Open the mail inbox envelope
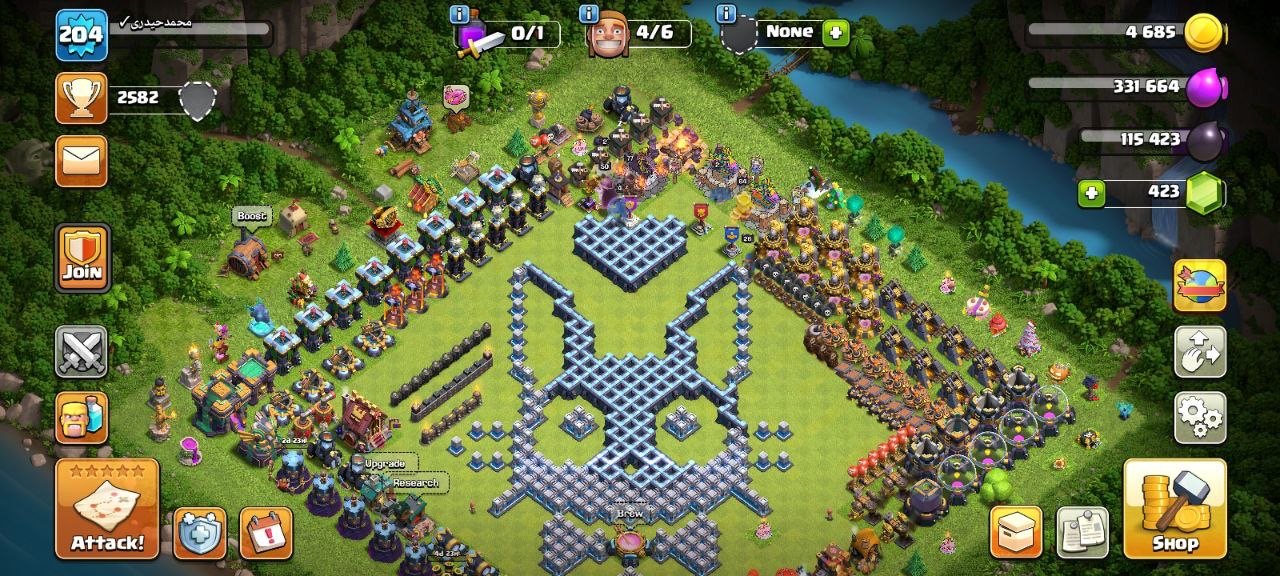The image size is (1280, 576). 81,161
